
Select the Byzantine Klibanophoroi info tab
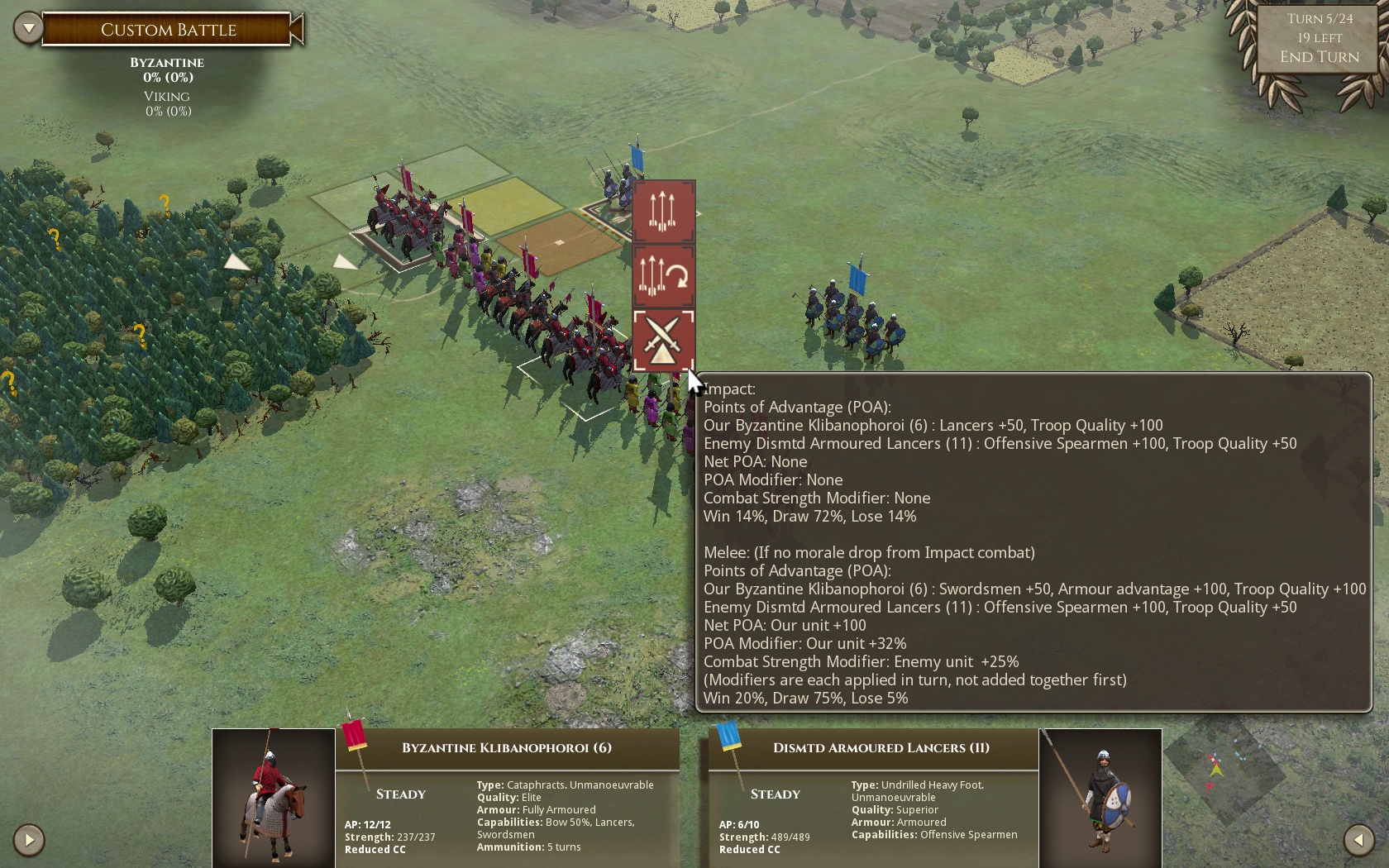coord(507,748)
